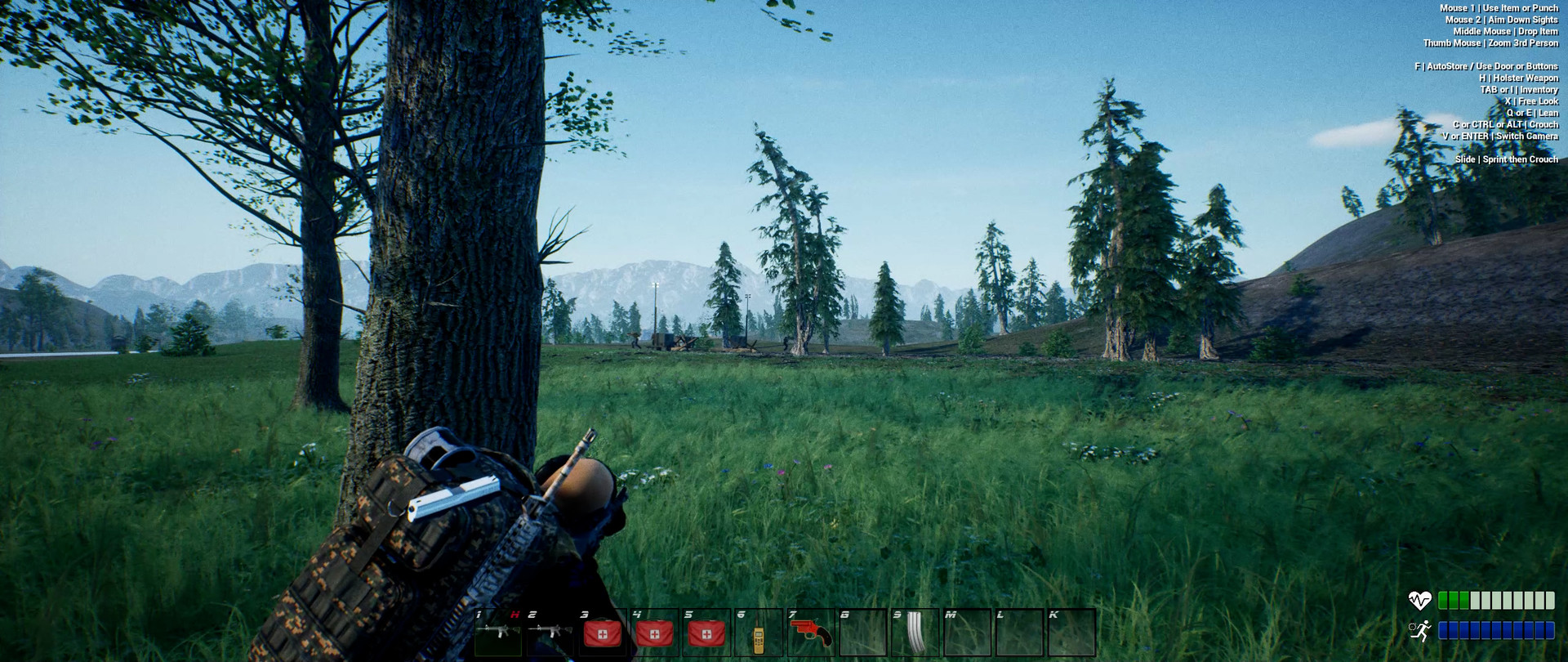The image size is (1568, 662).
Task: Select the yellow handheld radio slot
Action: (759, 634)
